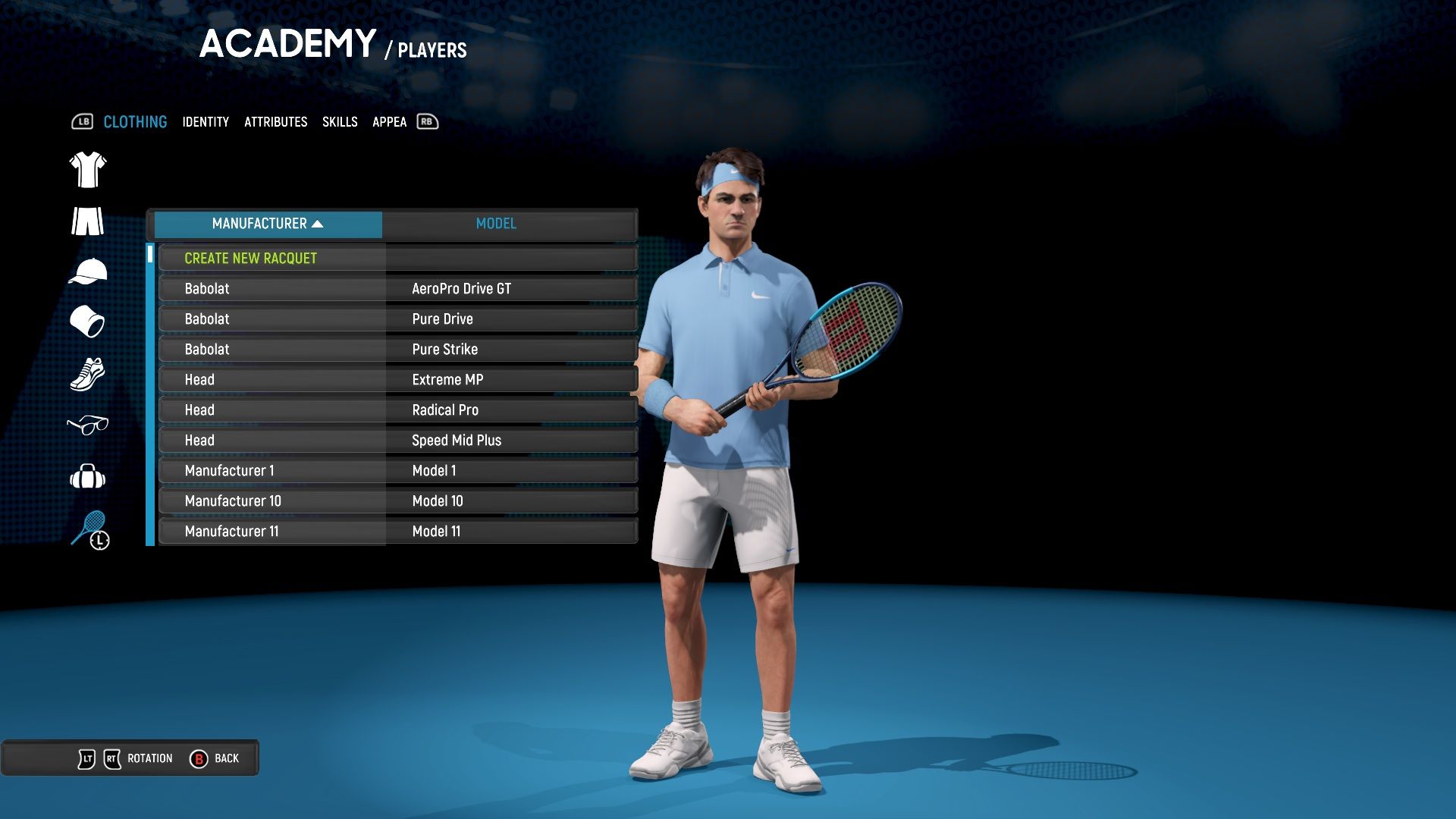Switch to the Skills tab
1456x819 pixels.
point(340,122)
